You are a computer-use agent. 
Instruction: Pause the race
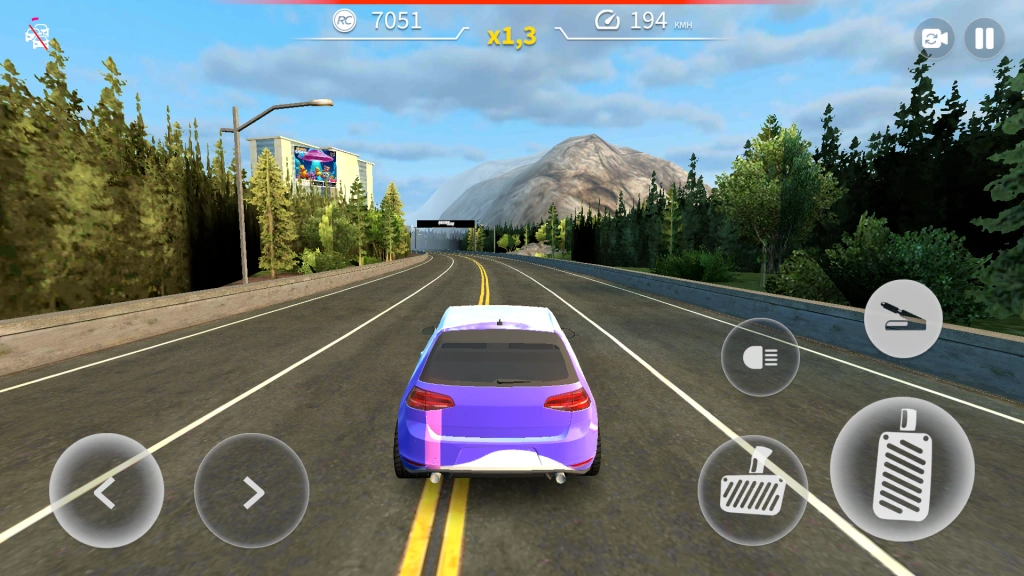(984, 39)
